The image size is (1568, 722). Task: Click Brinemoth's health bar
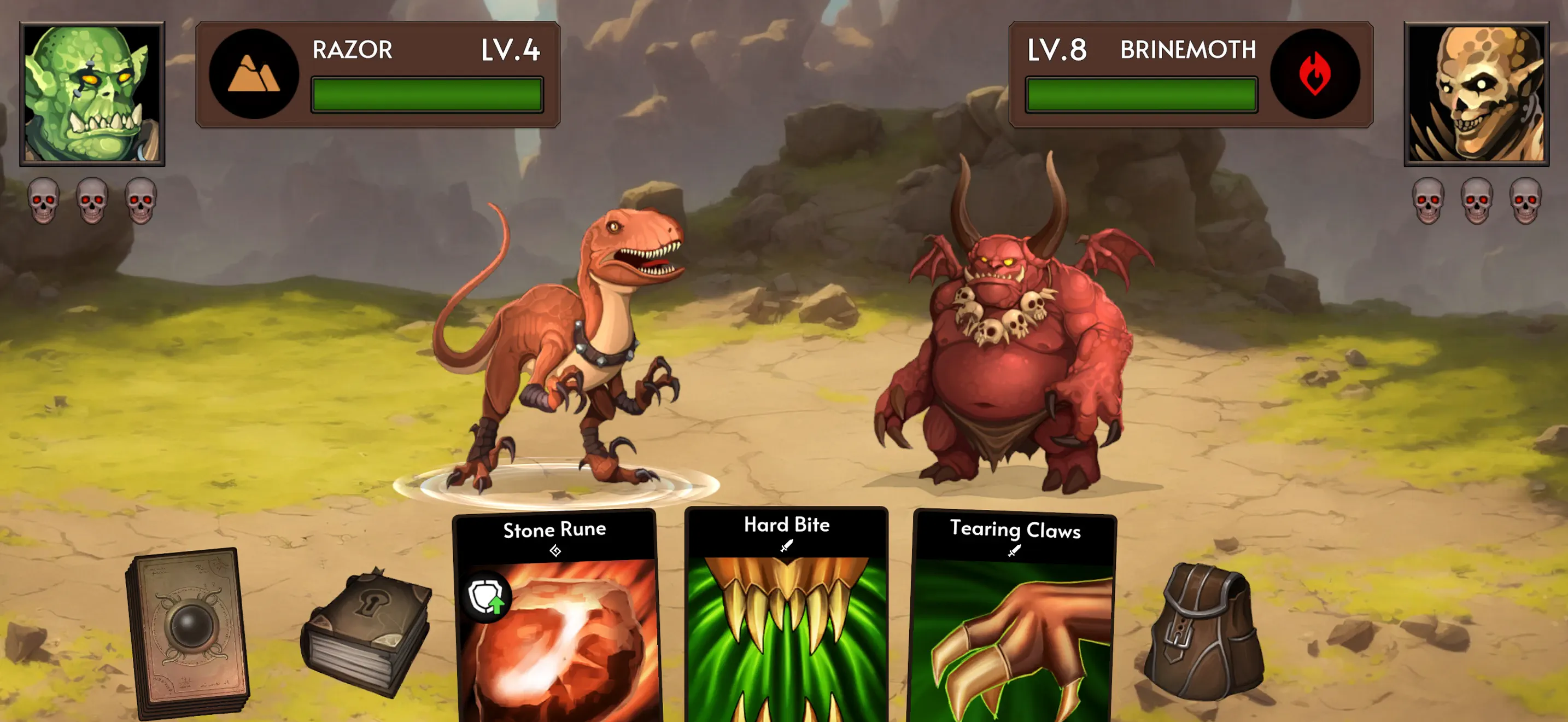[1142, 95]
